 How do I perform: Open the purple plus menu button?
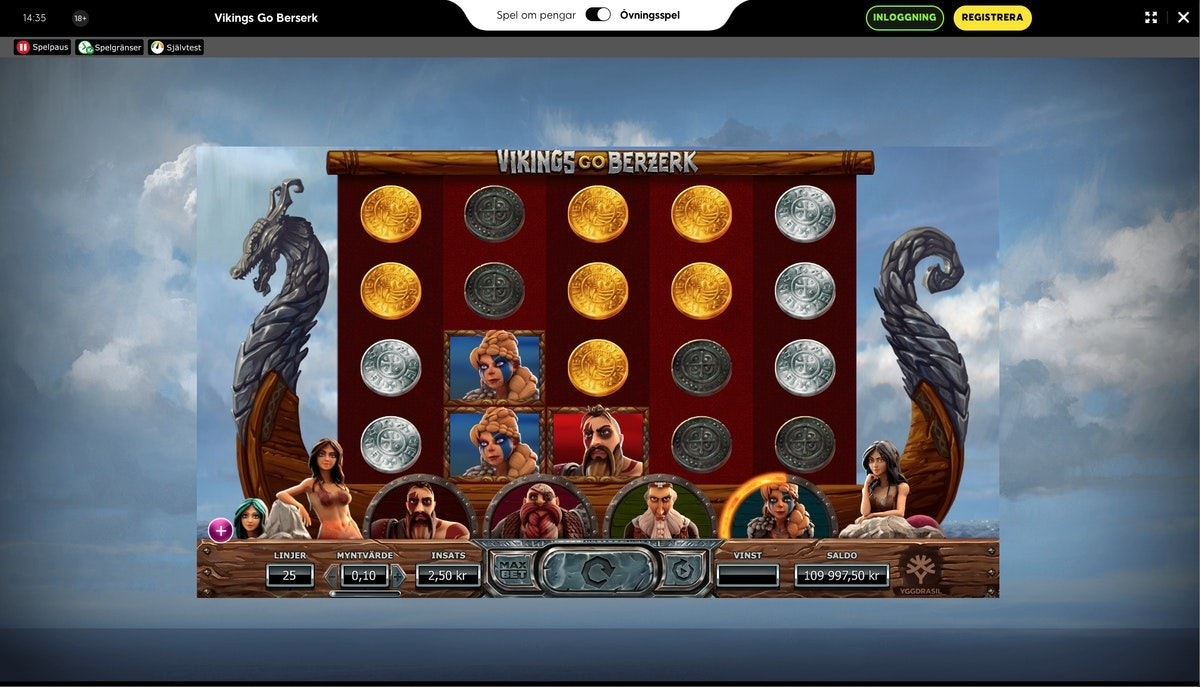click(220, 530)
